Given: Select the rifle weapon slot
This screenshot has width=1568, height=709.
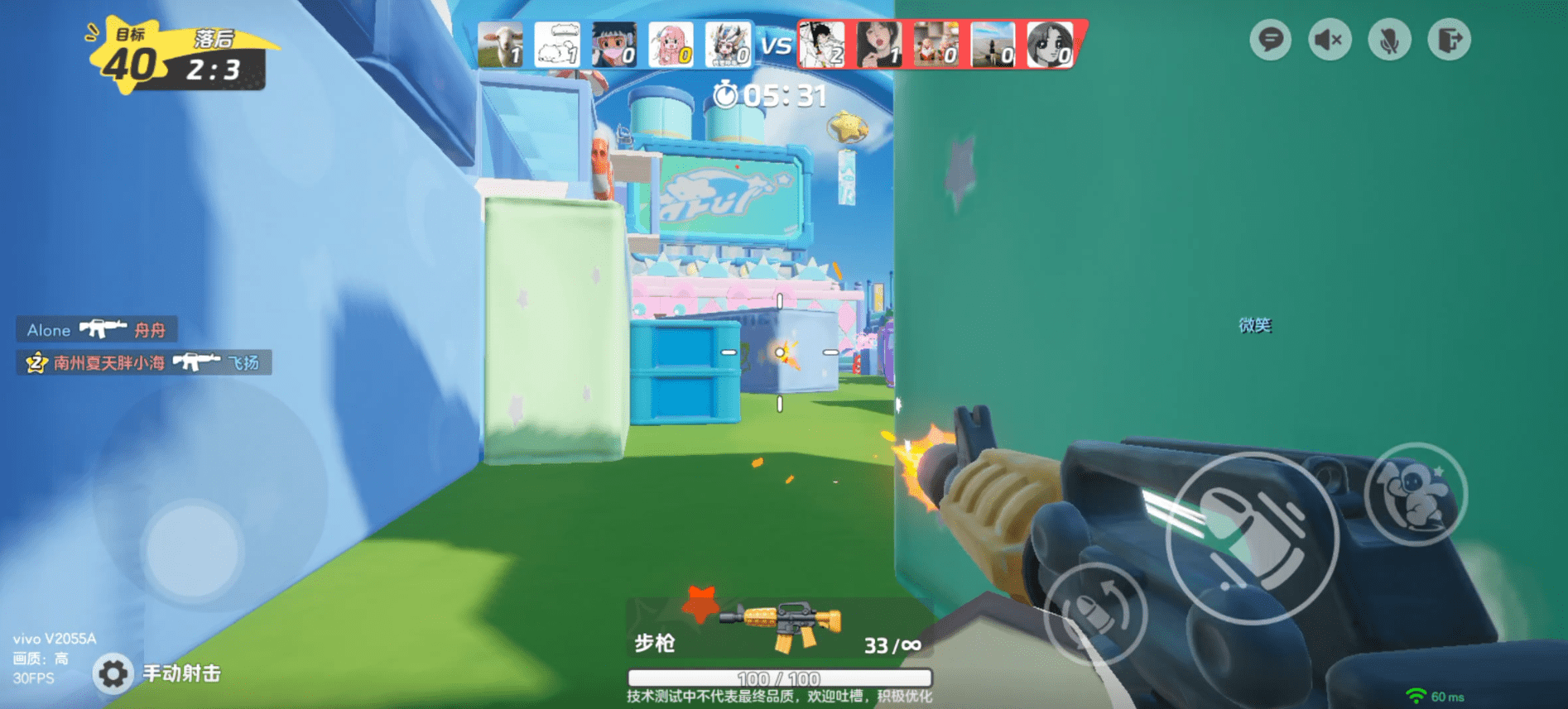Looking at the screenshot, I should click(780, 629).
